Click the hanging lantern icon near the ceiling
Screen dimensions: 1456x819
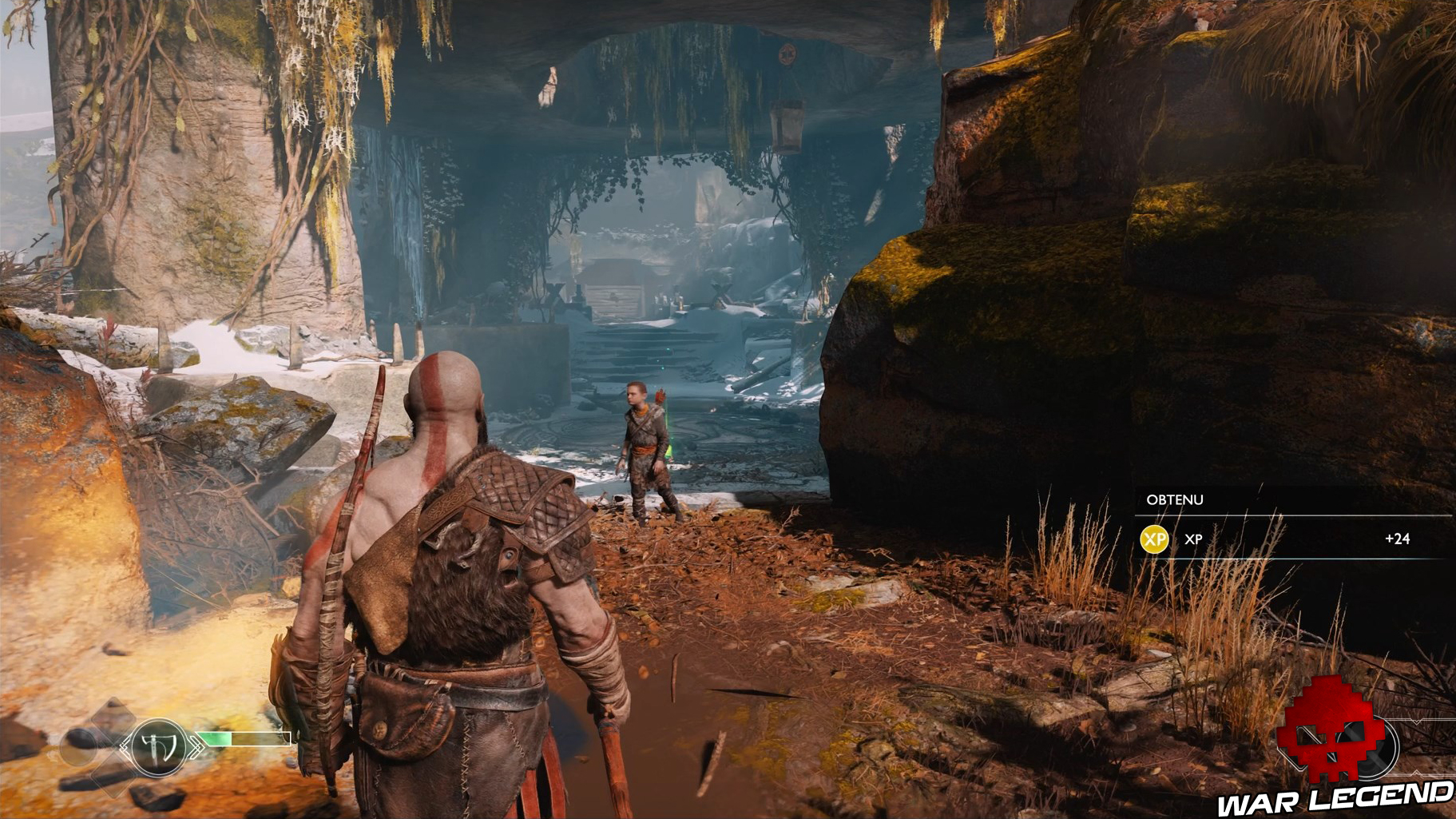point(787,124)
